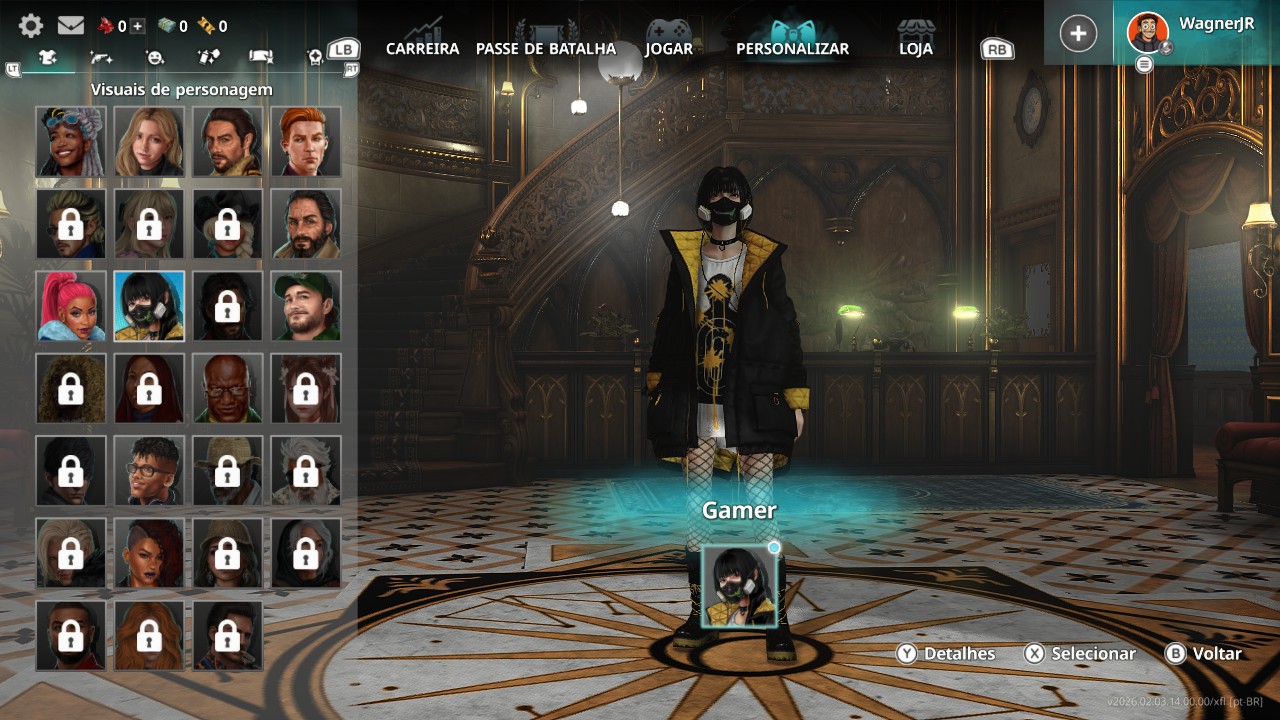This screenshot has height=720, width=1280.
Task: Click the round plus invite button
Action: (x=1078, y=33)
